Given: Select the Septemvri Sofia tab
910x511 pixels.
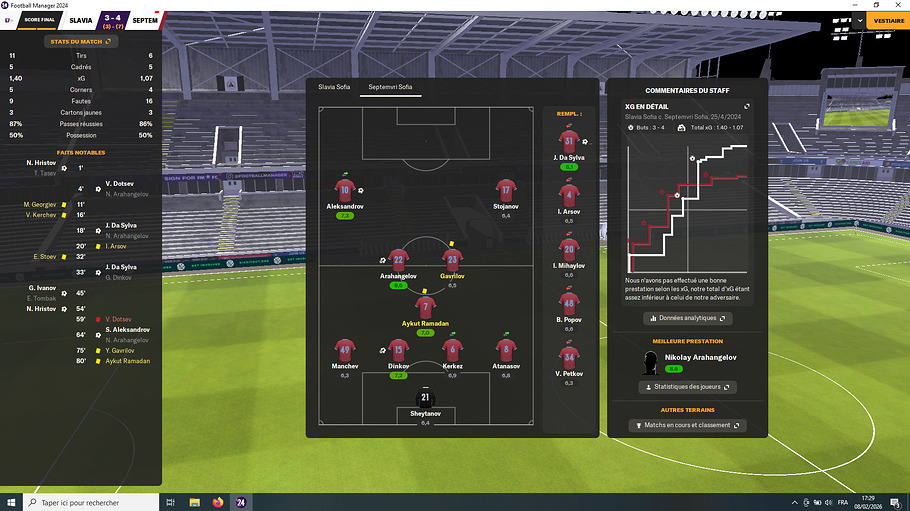Looking at the screenshot, I should [391, 87].
